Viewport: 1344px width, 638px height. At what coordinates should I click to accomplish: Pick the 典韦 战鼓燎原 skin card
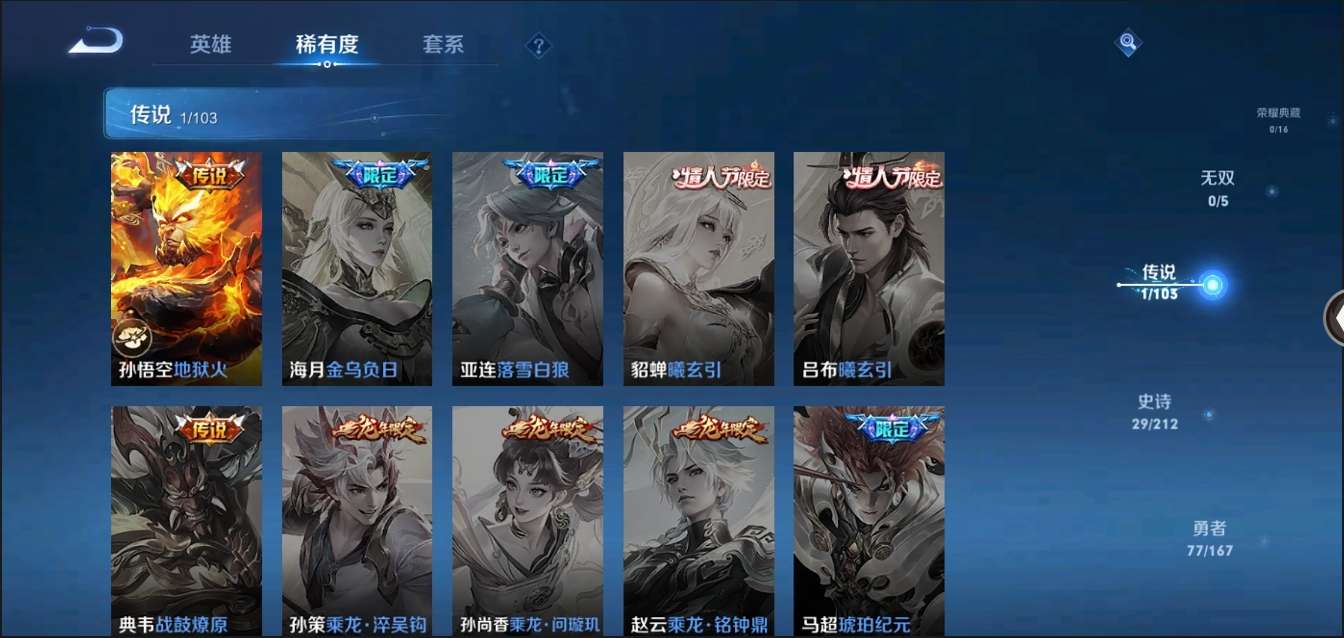tap(186, 520)
